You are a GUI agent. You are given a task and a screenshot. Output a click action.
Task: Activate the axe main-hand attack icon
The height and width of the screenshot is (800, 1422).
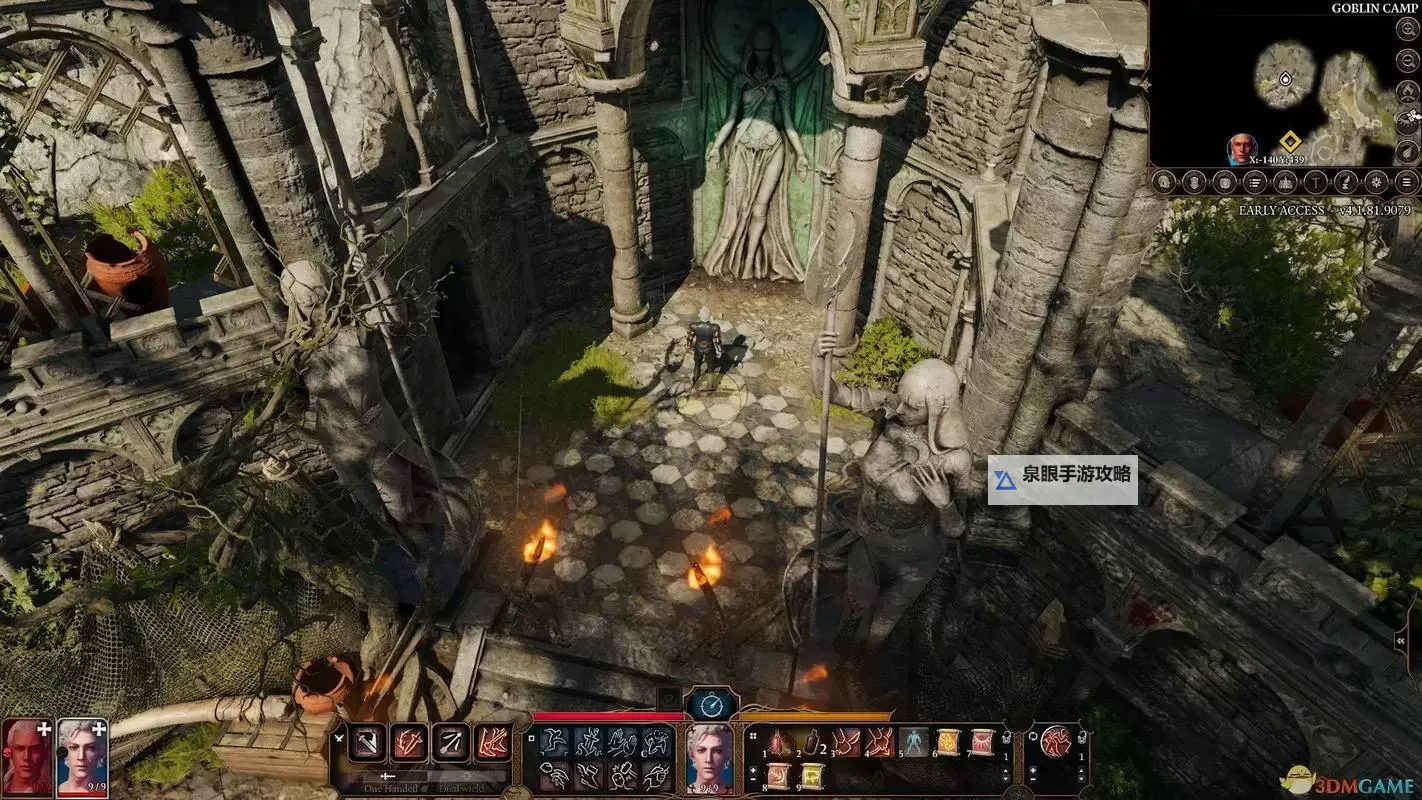click(368, 742)
